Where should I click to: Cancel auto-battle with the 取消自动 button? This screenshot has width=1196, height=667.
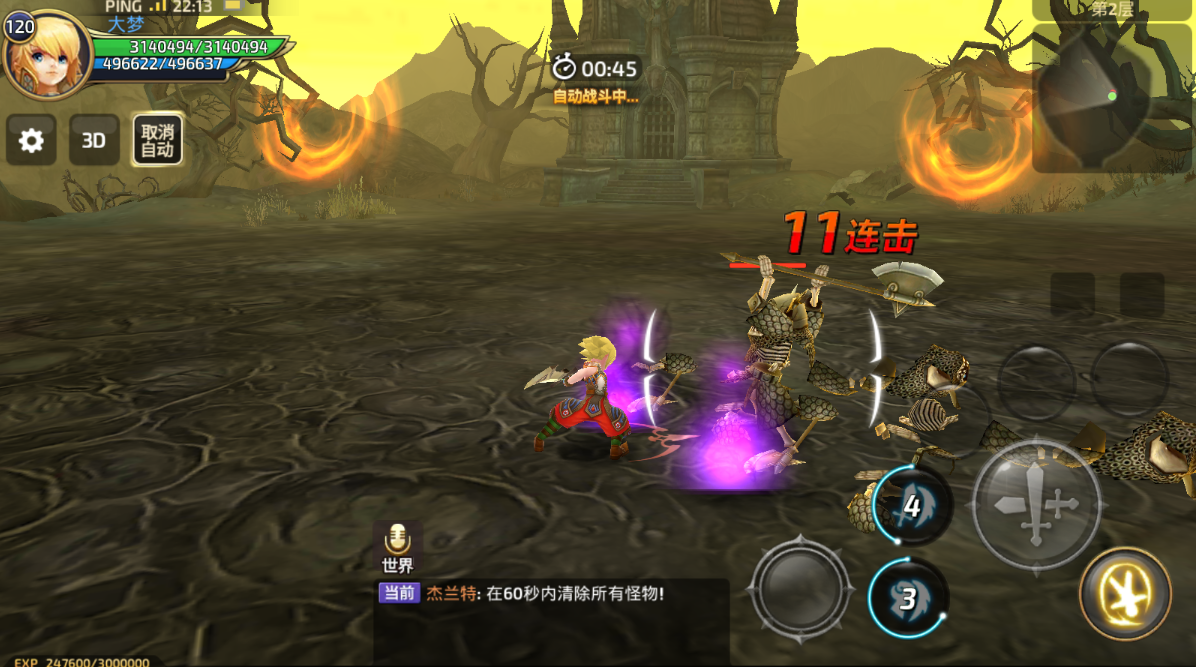(x=157, y=140)
